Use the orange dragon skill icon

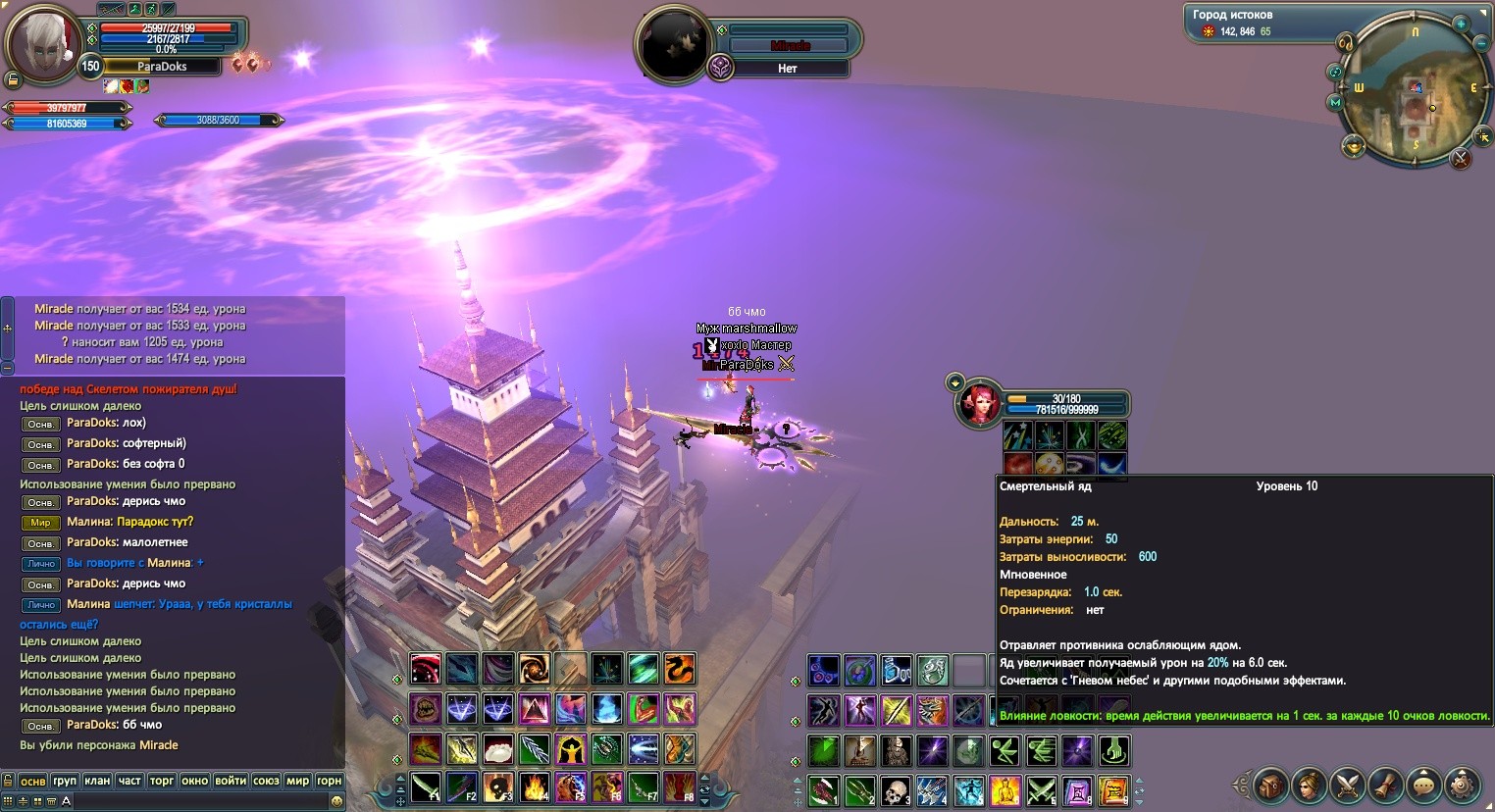pos(679,669)
